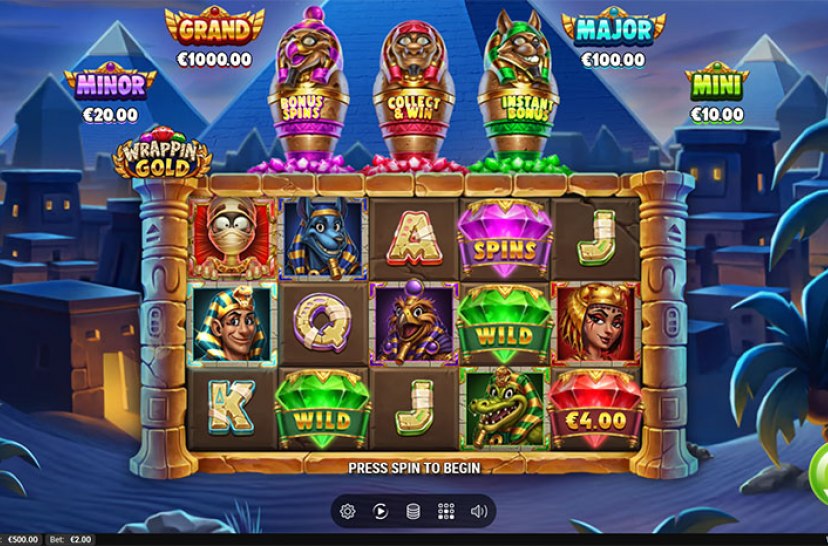Screen dimensions: 828x546
Task: Spin the reels with the green button
Action: [819, 466]
